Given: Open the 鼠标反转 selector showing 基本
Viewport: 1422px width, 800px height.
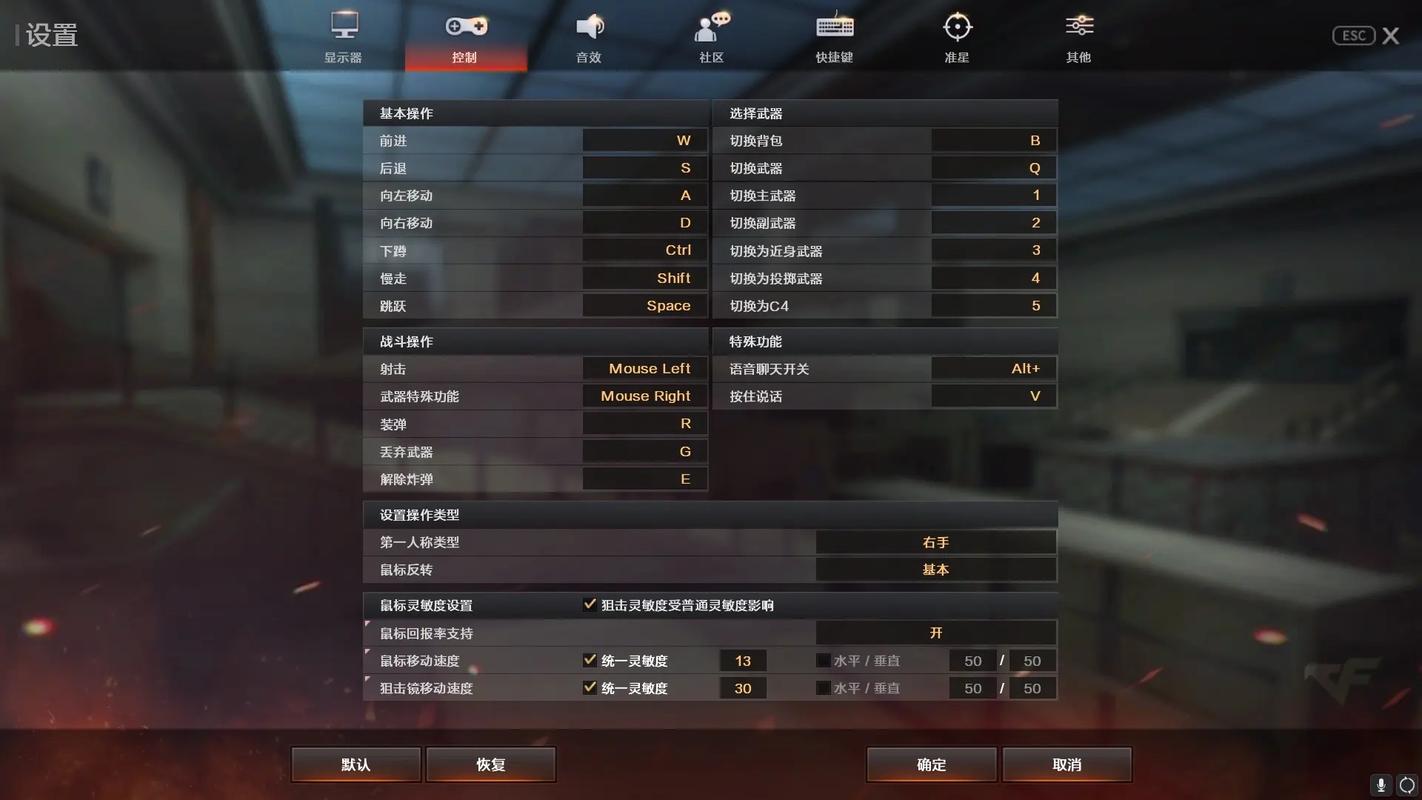Looking at the screenshot, I should [936, 569].
